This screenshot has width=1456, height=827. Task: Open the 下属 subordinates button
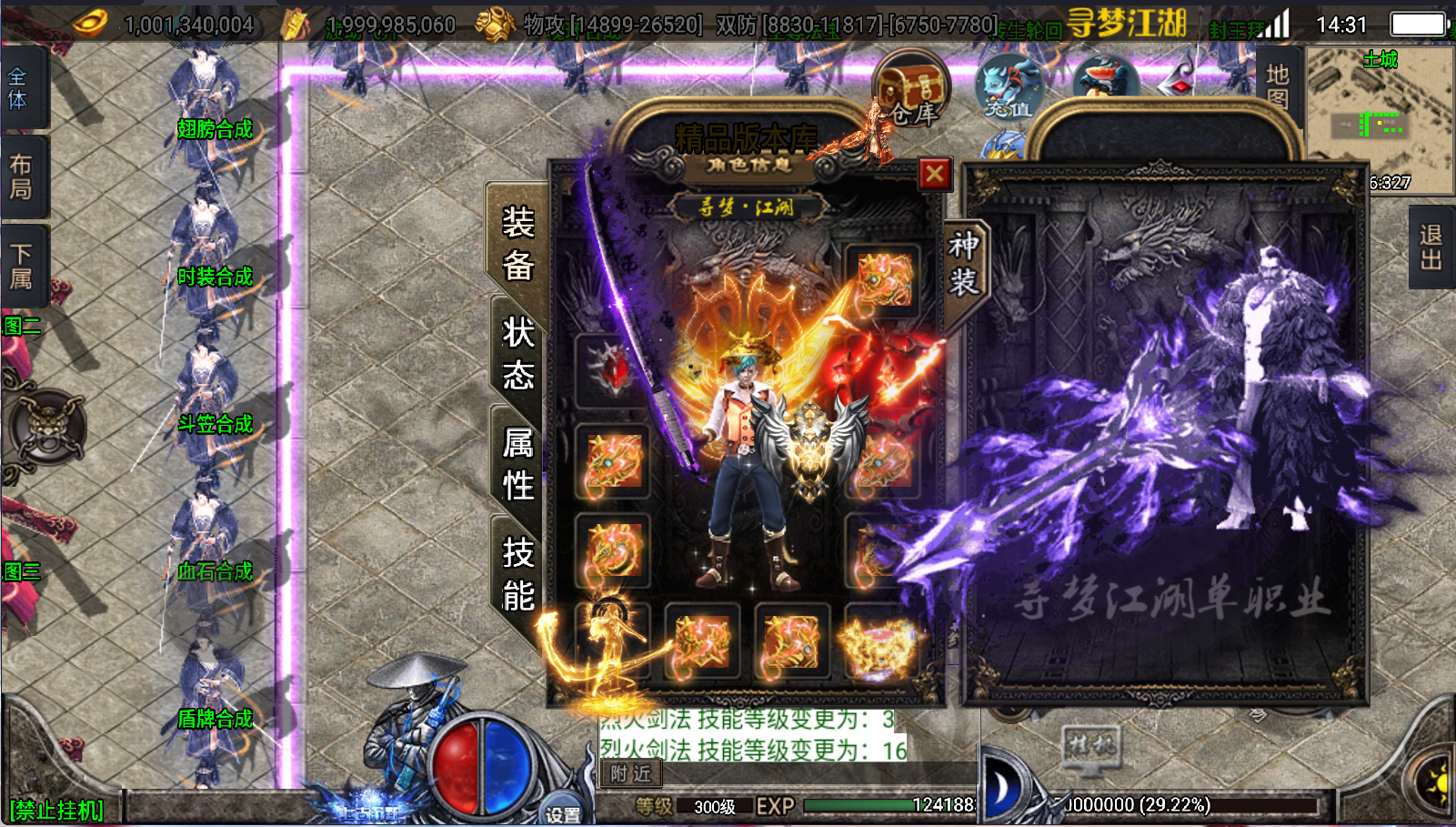tap(20, 266)
